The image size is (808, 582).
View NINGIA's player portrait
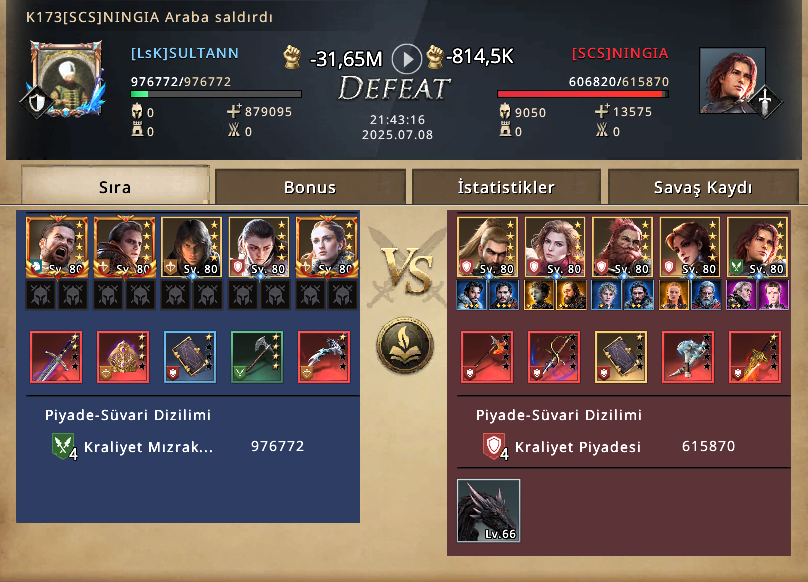(726, 80)
